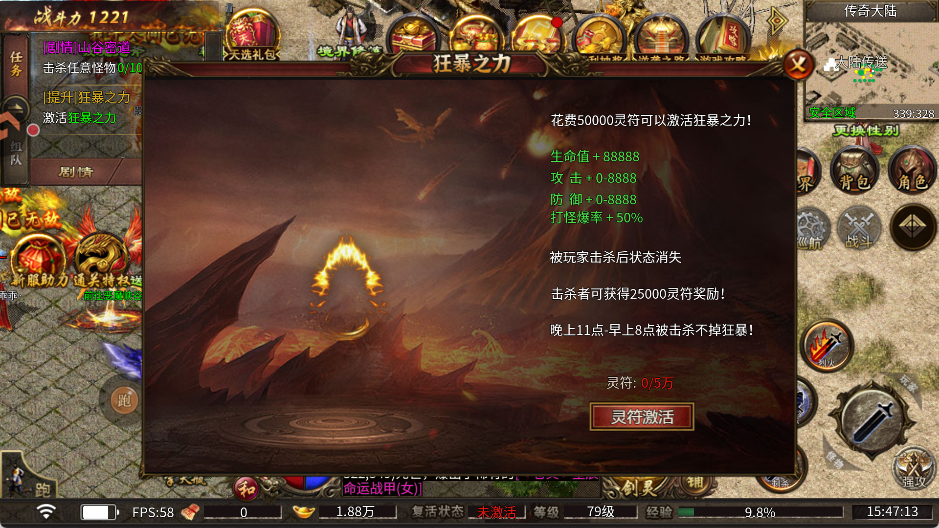Open the 天选礼包 gift pack
This screenshot has width=939, height=528.
[252, 38]
